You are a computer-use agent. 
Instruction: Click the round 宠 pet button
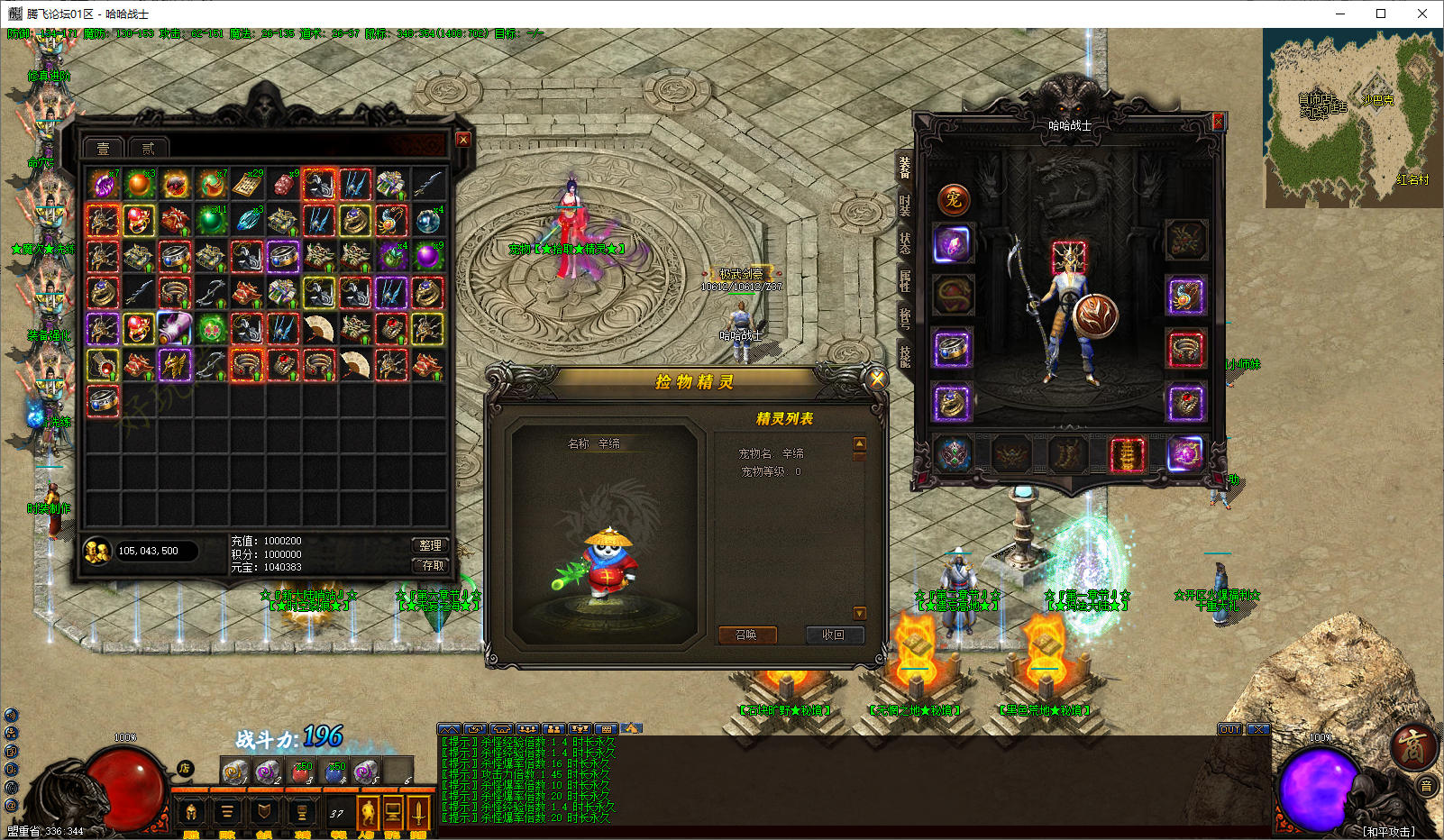(x=954, y=200)
